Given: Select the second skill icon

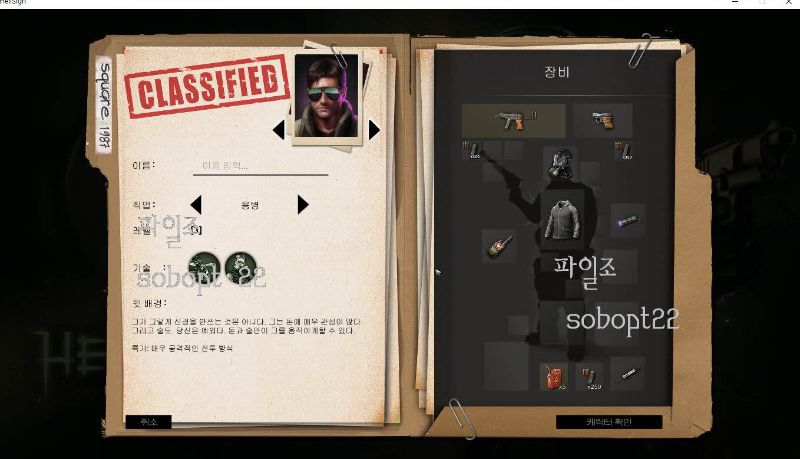Looking at the screenshot, I should (240, 266).
